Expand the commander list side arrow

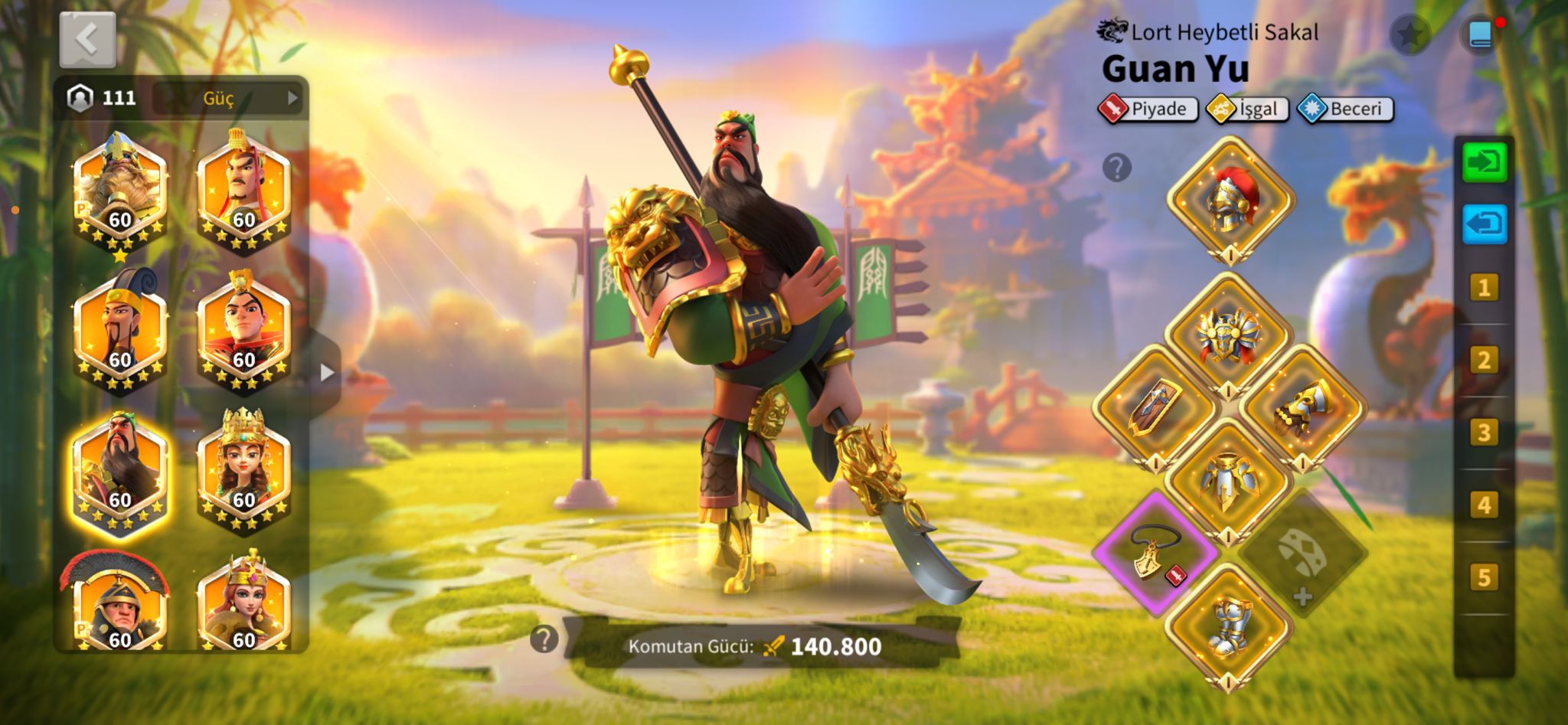327,373
